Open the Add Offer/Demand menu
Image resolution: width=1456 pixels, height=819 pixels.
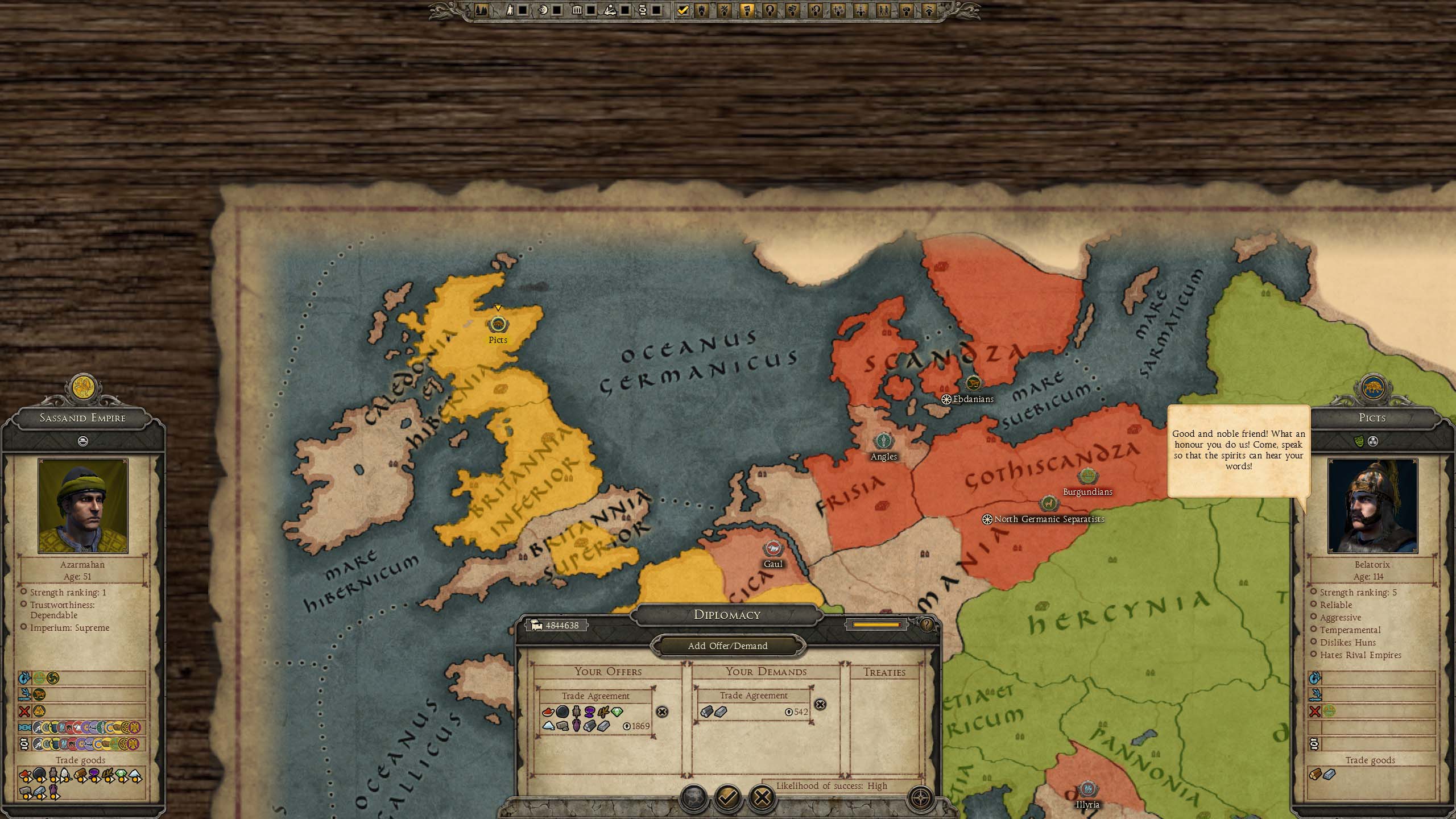[727, 646]
